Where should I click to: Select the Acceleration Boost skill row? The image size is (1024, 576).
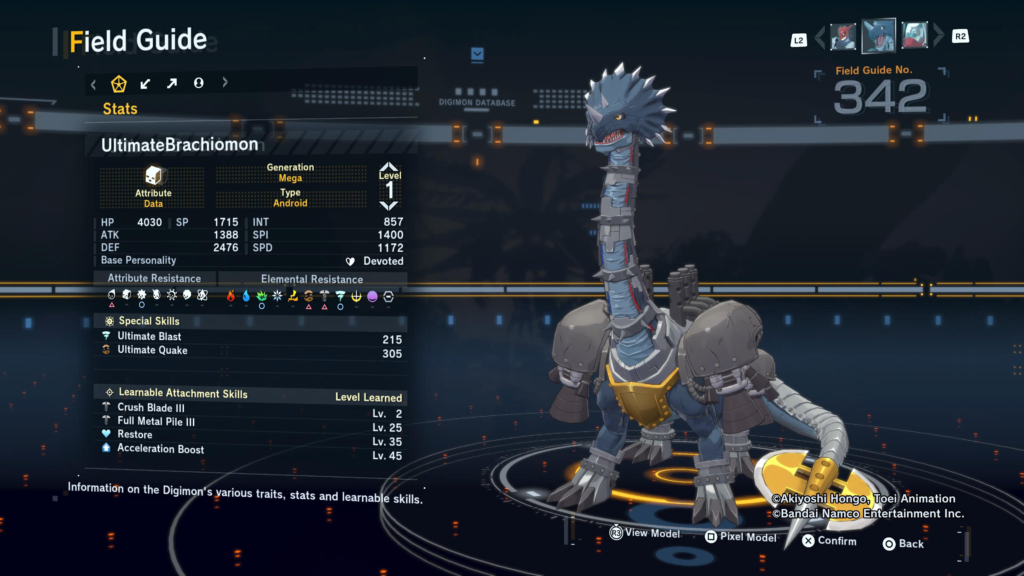252,449
